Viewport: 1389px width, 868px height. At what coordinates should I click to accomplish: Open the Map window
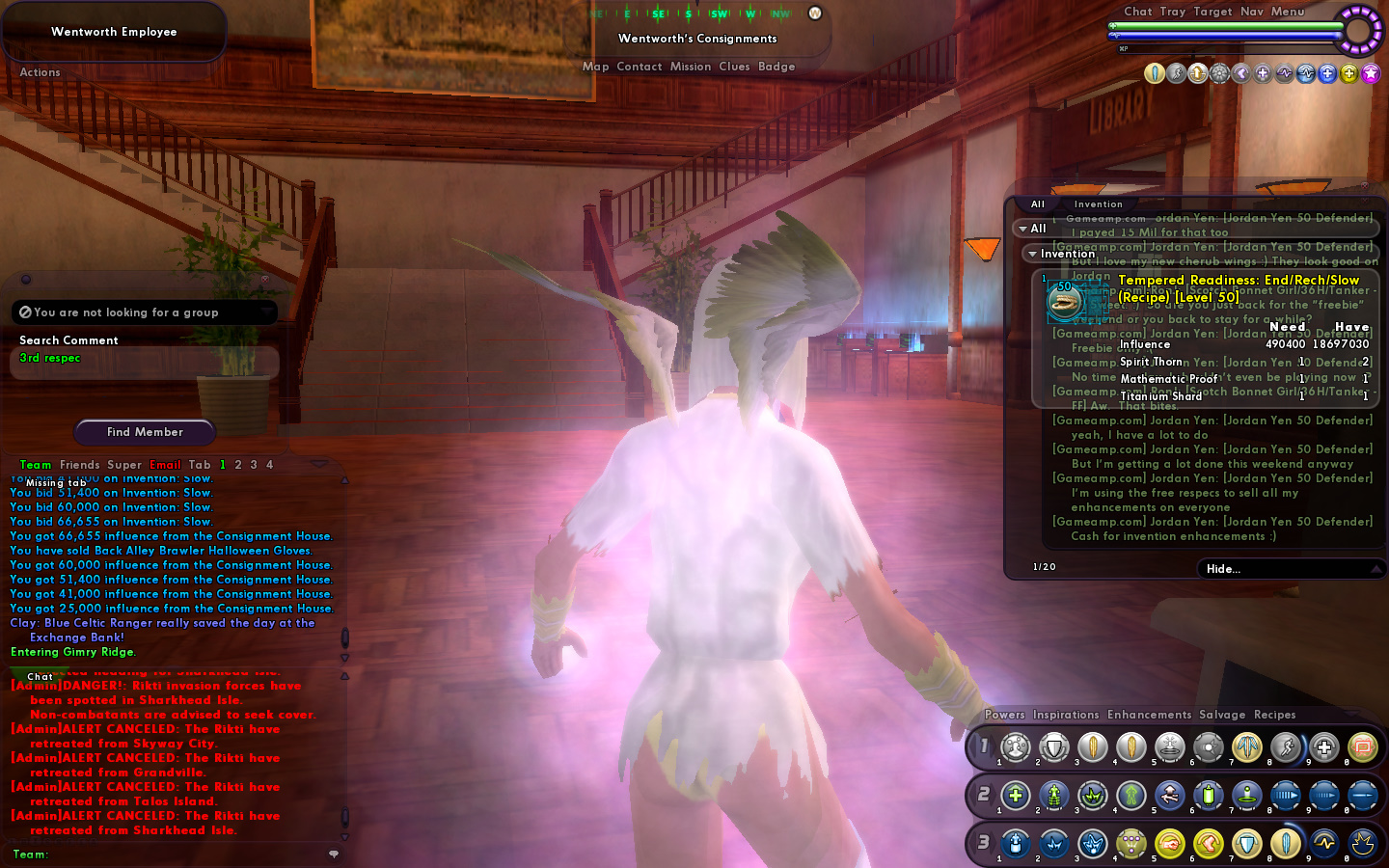595,67
